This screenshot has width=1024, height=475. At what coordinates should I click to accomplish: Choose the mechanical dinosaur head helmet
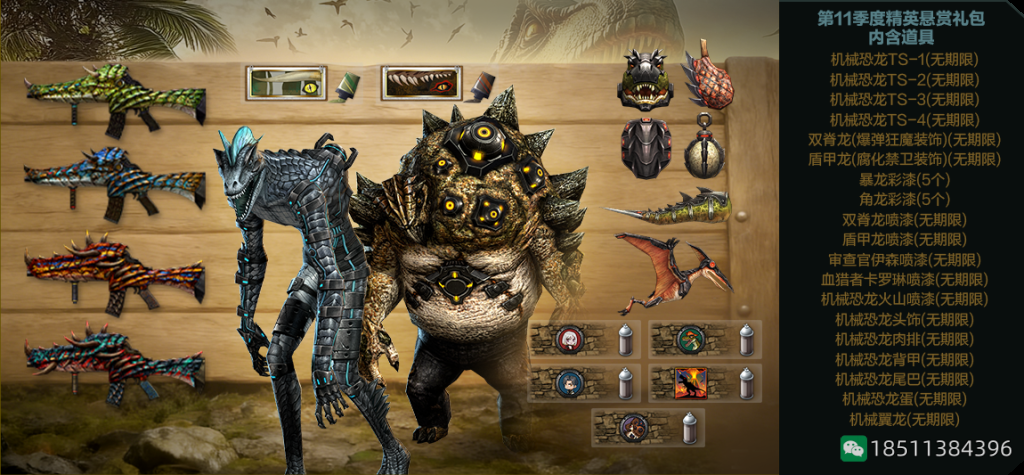pyautogui.click(x=645, y=78)
